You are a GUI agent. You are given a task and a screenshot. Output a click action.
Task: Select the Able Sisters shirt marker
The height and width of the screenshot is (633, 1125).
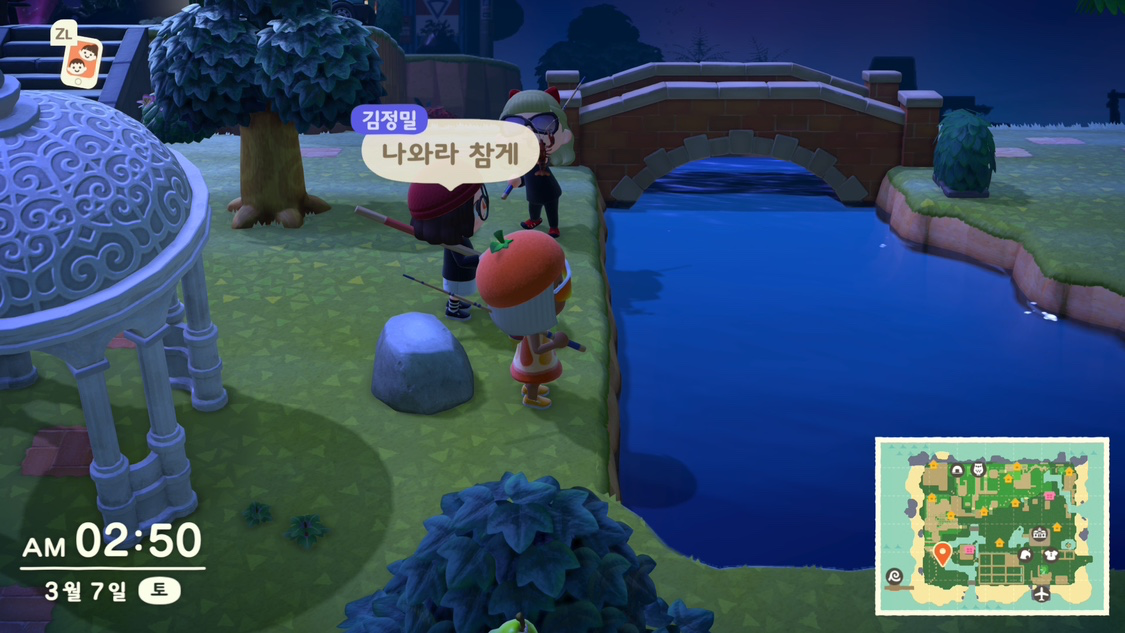pos(1052,555)
